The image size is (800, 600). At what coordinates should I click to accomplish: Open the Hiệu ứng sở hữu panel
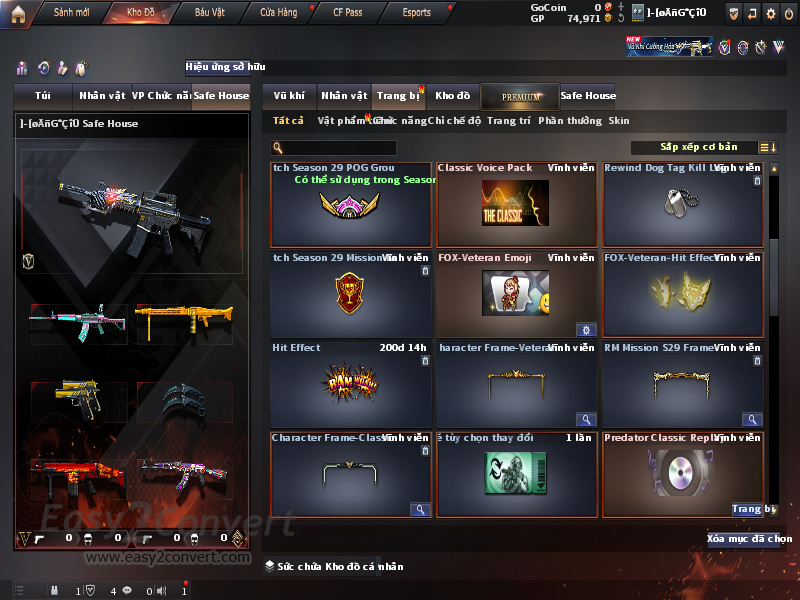(226, 68)
